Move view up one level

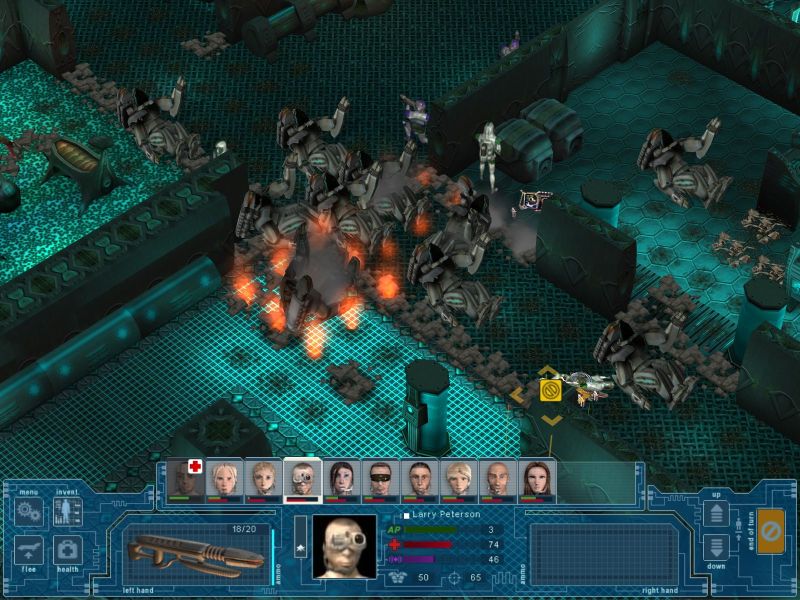[717, 513]
